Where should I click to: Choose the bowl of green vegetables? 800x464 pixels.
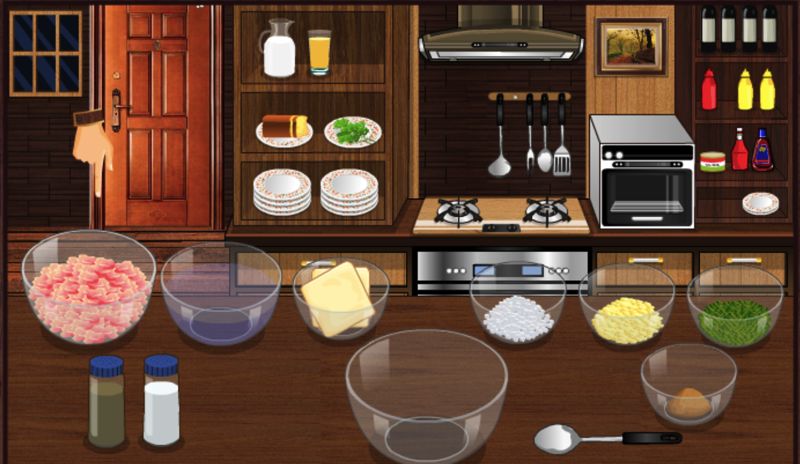coord(735,308)
